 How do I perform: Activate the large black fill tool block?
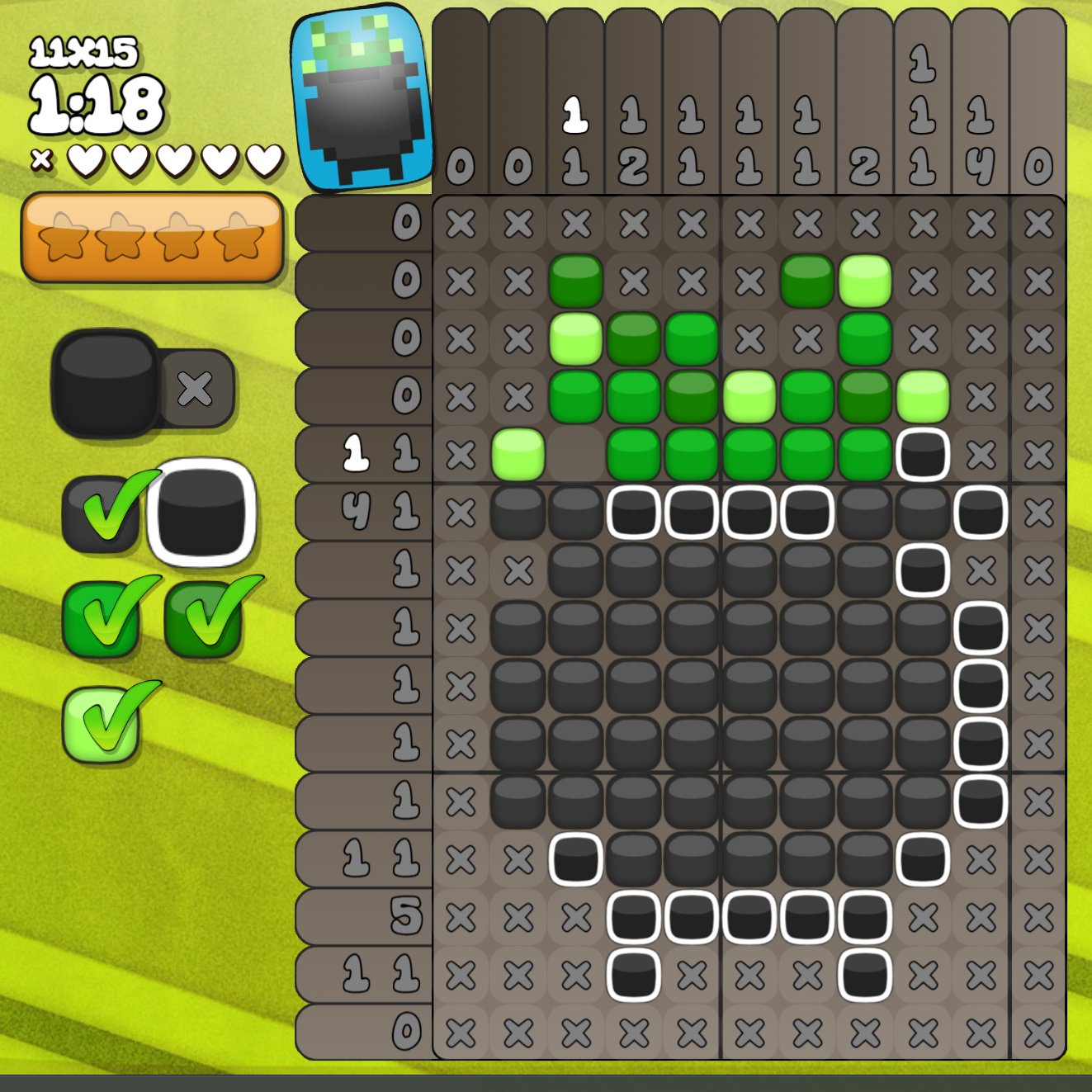(105, 382)
